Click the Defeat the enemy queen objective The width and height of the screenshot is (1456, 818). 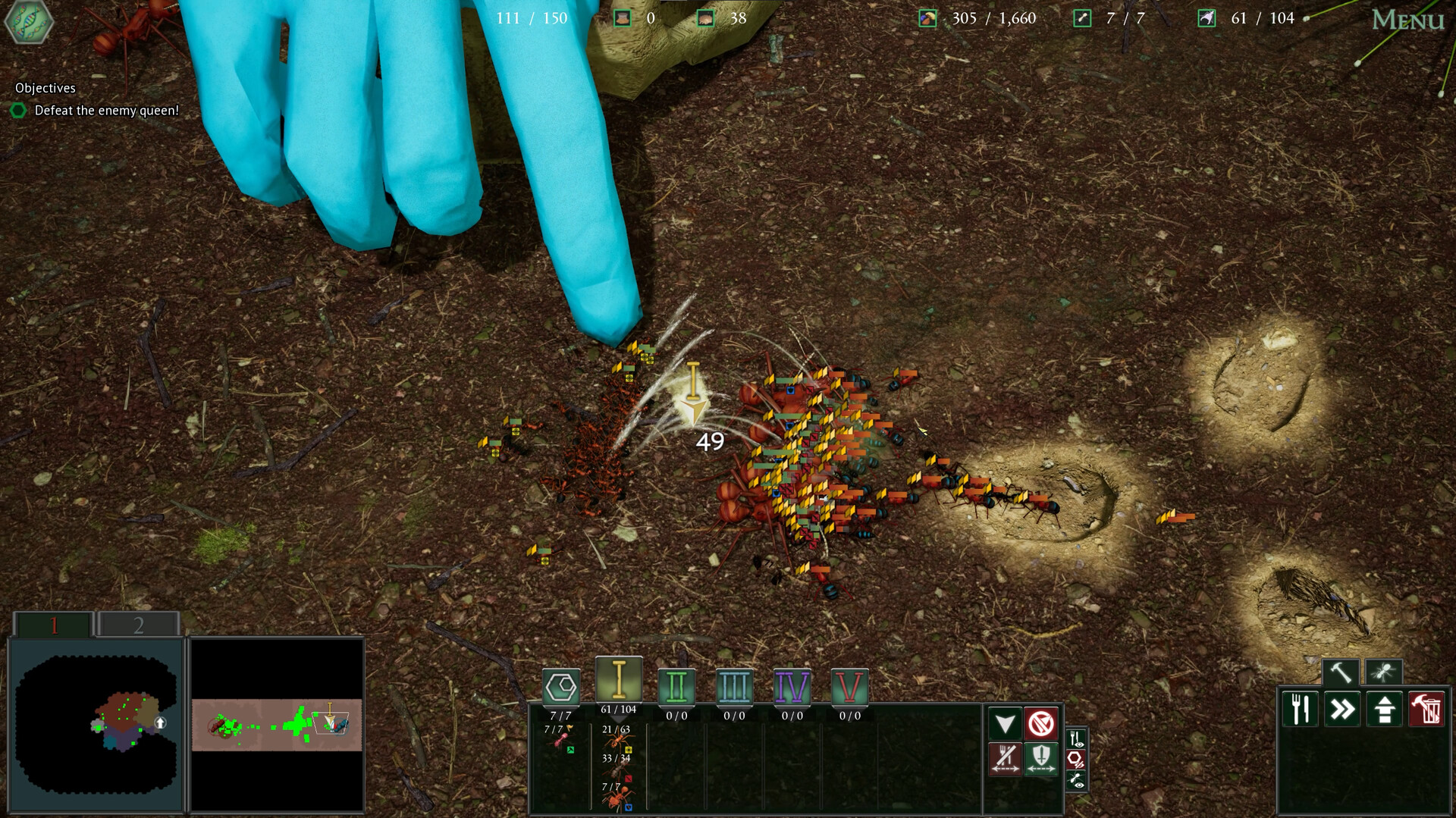[x=106, y=109]
